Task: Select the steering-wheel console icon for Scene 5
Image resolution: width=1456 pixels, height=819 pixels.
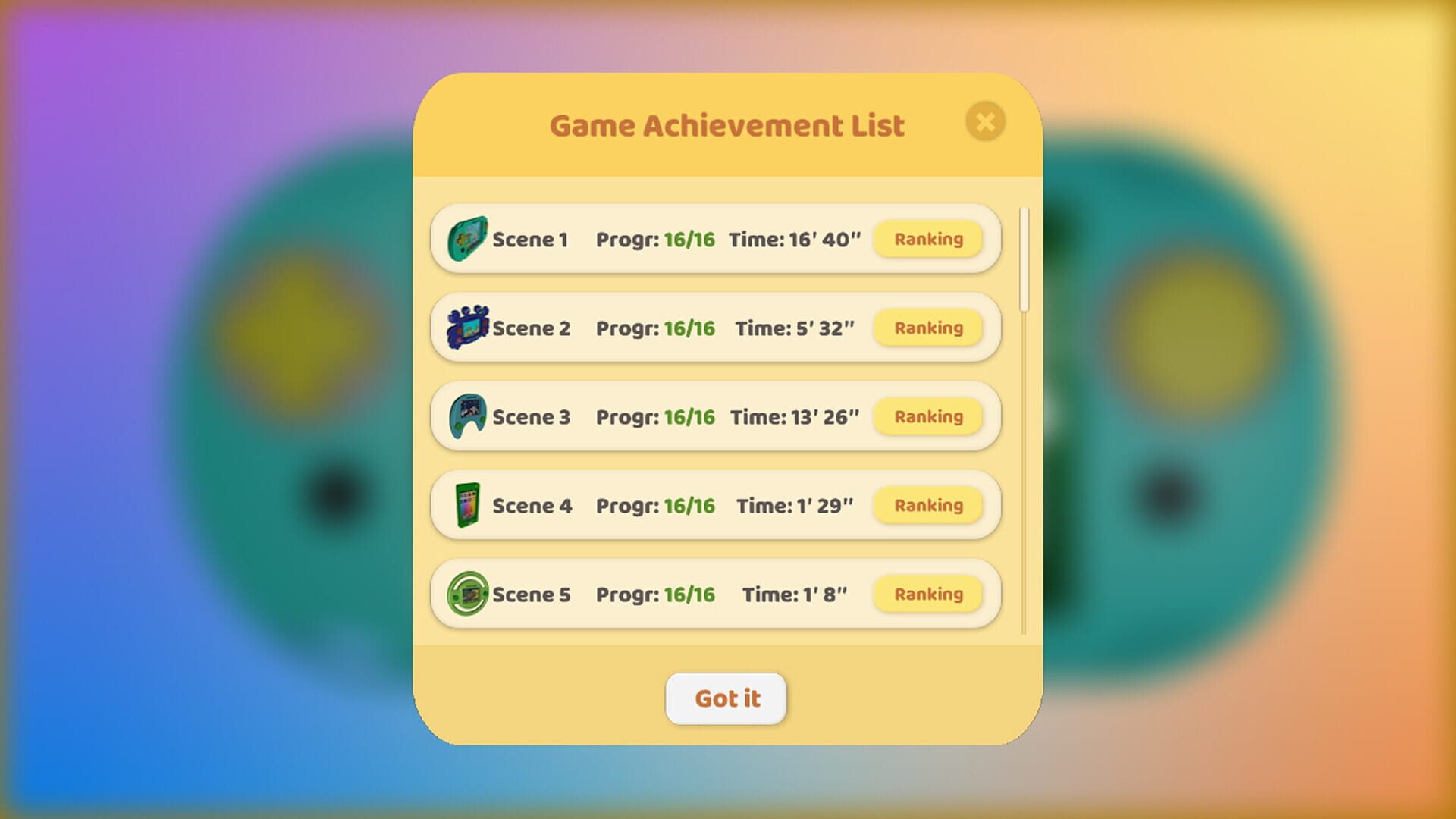Action: [x=468, y=594]
